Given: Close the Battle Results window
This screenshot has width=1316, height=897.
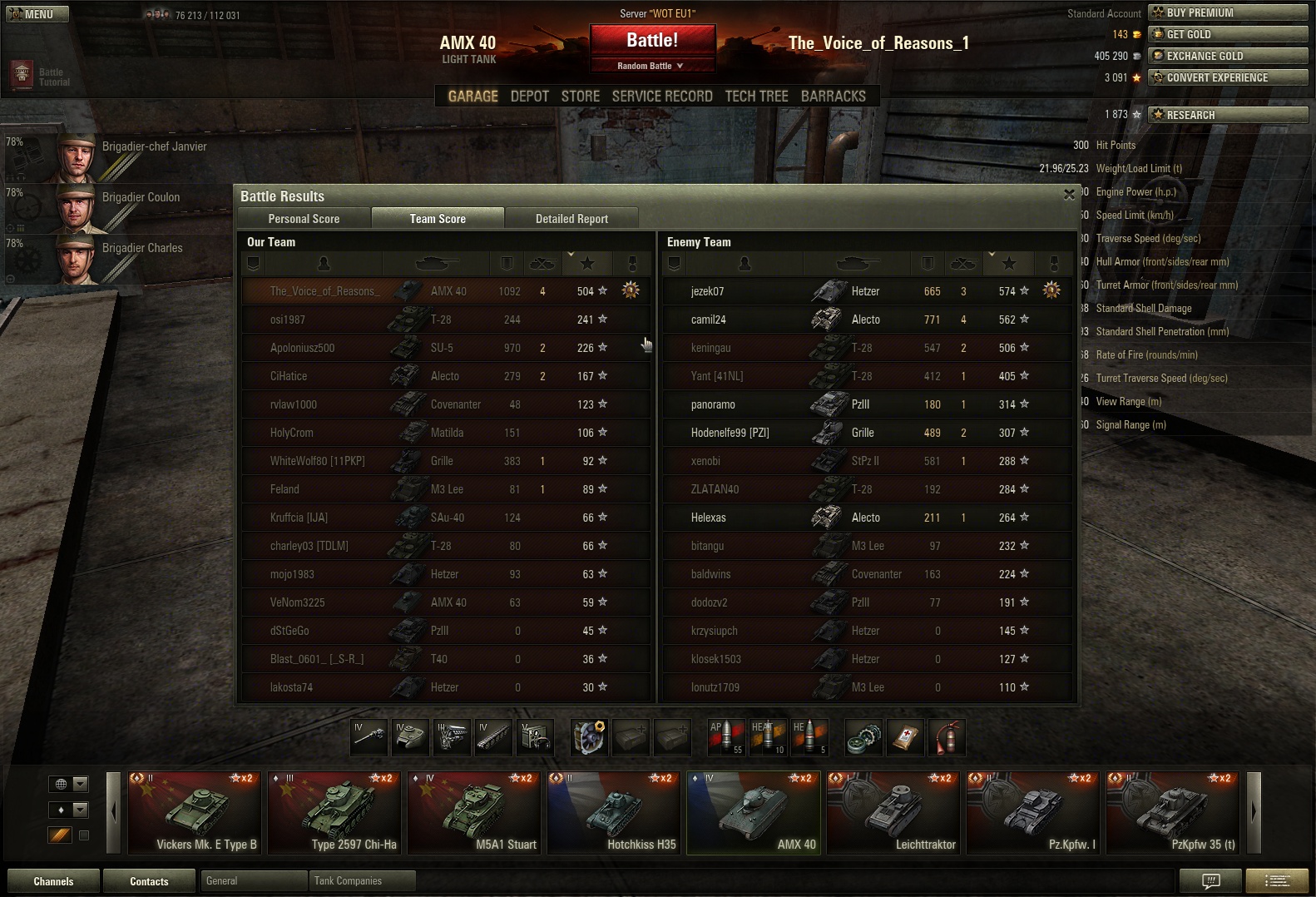Looking at the screenshot, I should [x=1069, y=195].
